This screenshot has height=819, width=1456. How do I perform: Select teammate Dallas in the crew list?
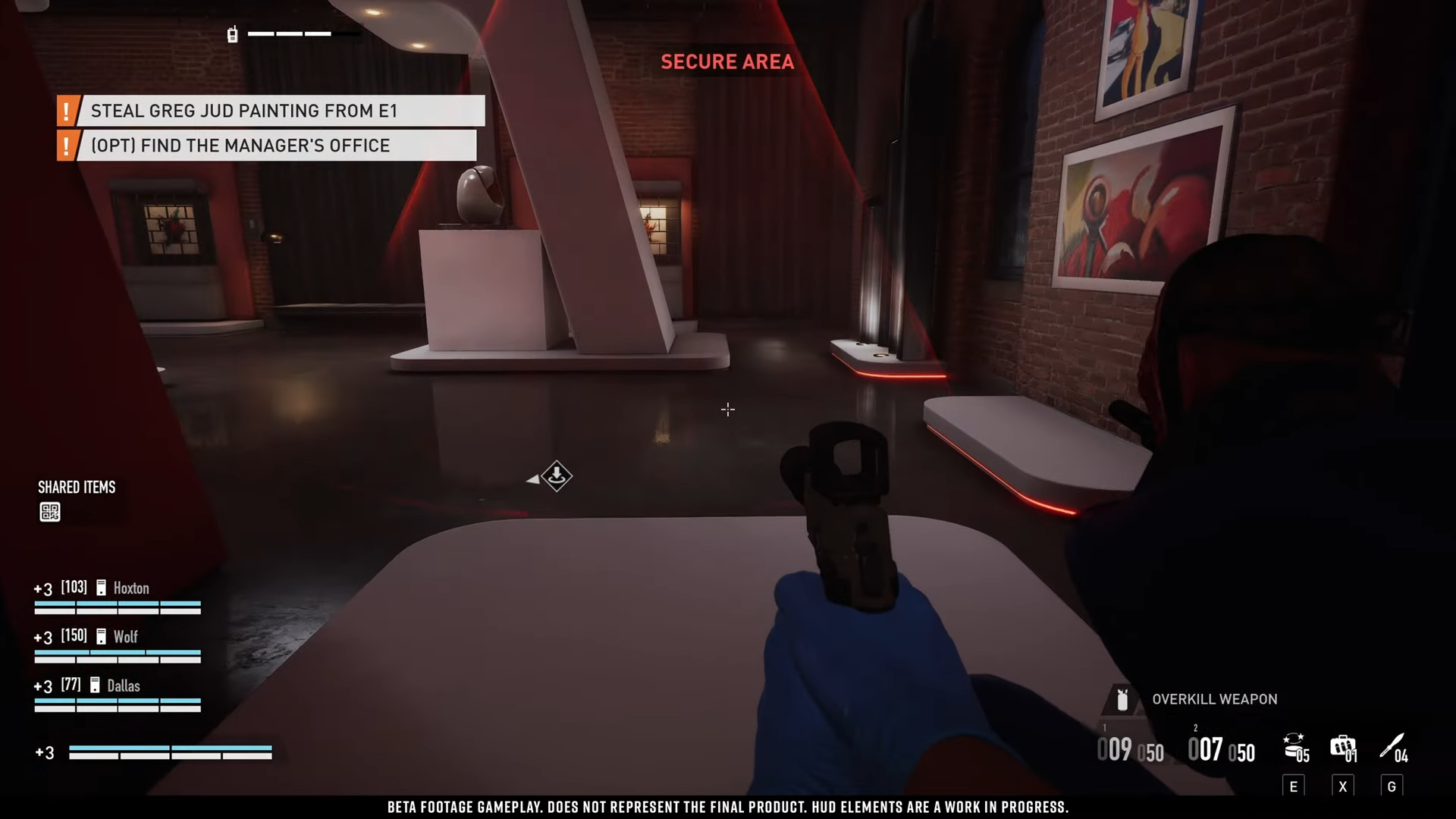tap(123, 686)
